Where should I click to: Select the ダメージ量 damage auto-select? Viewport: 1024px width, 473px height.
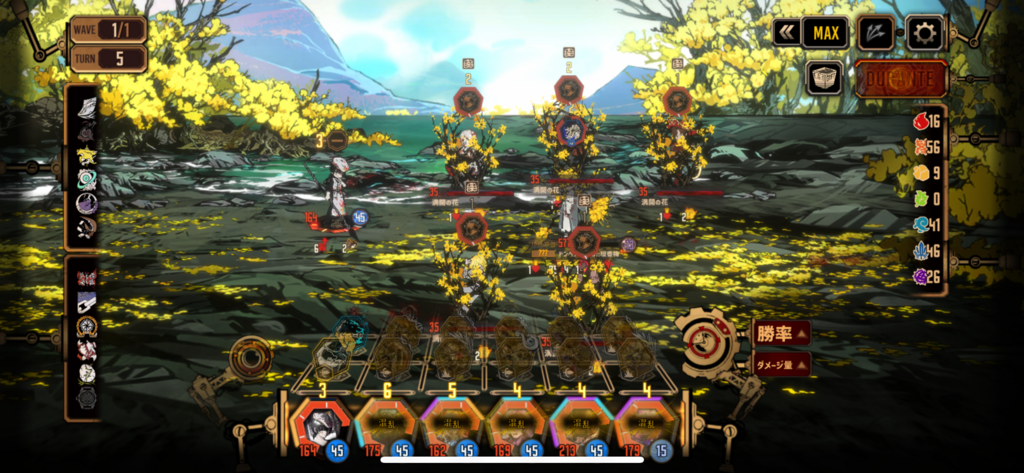(x=781, y=365)
